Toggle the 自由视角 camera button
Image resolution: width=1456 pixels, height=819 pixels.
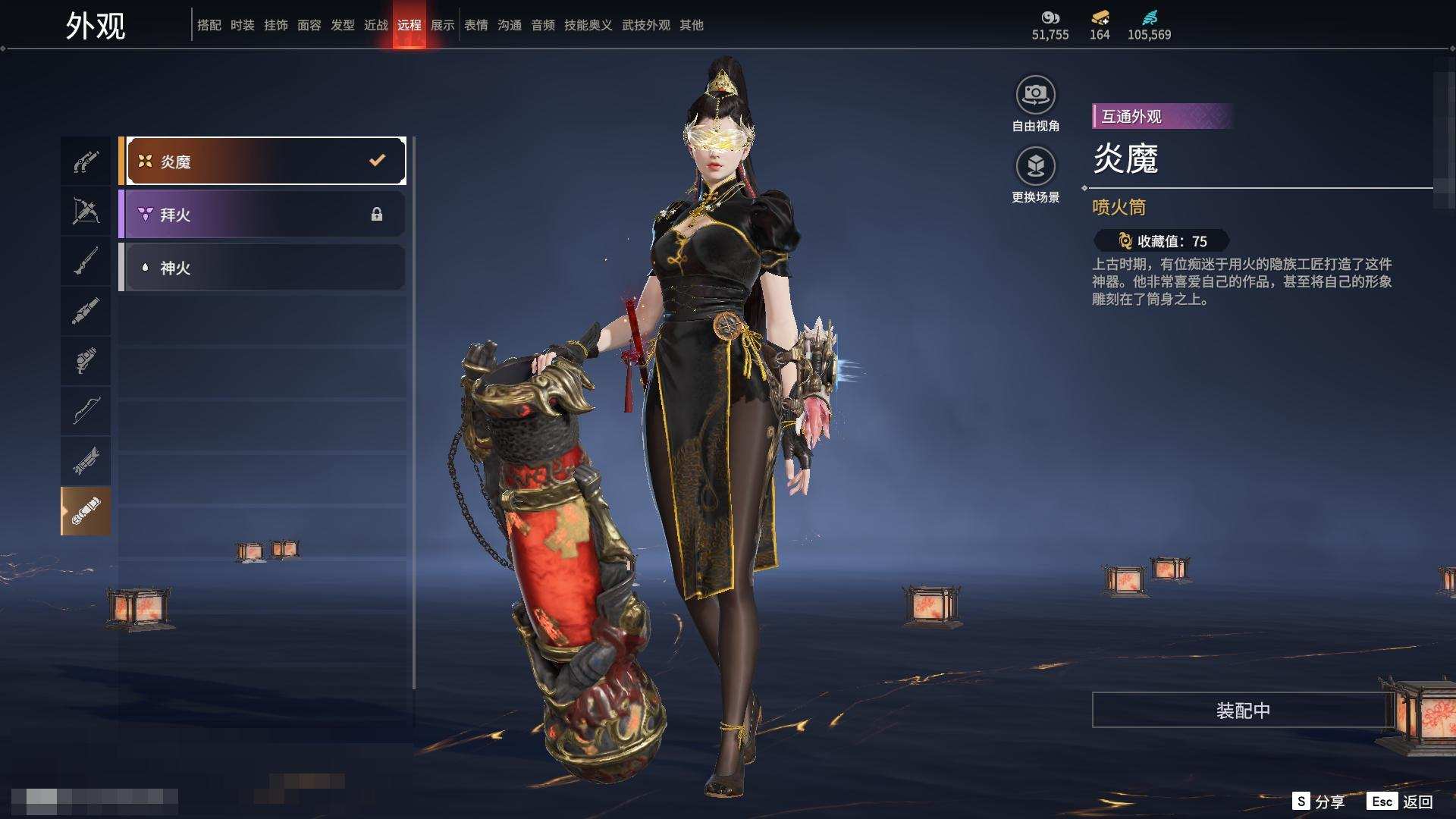[x=1036, y=96]
